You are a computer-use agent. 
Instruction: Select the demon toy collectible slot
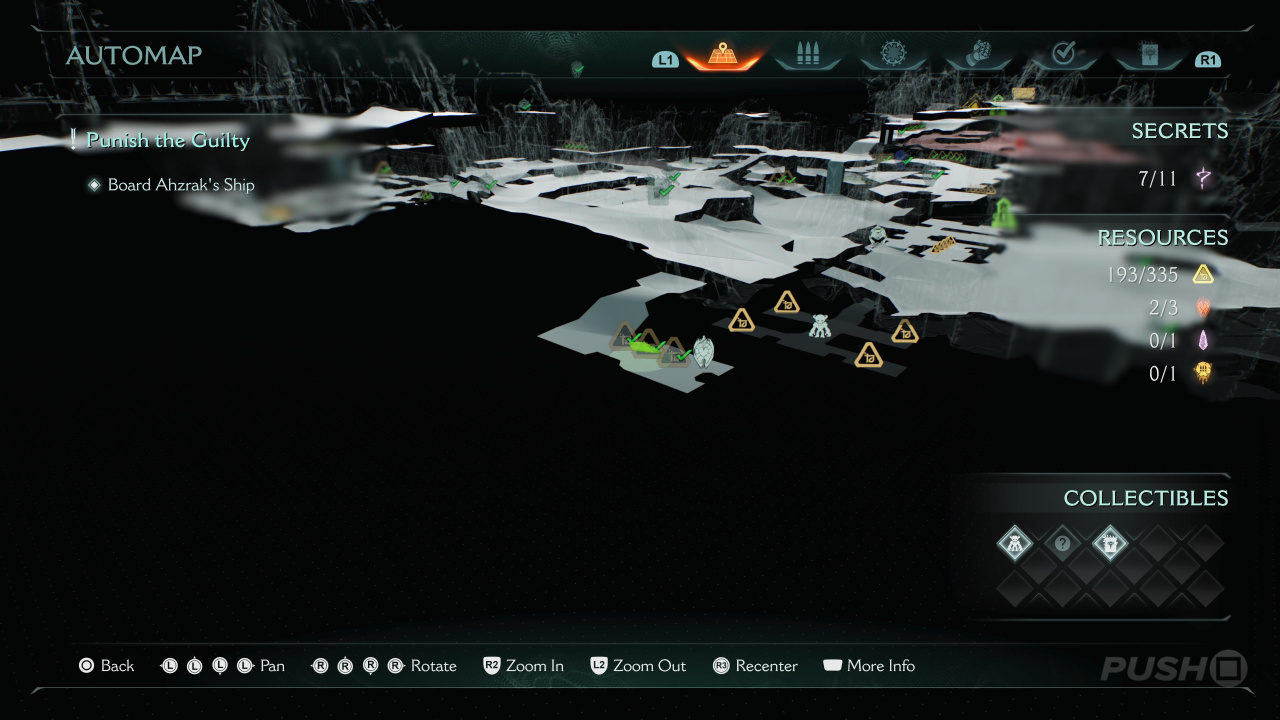click(1015, 544)
